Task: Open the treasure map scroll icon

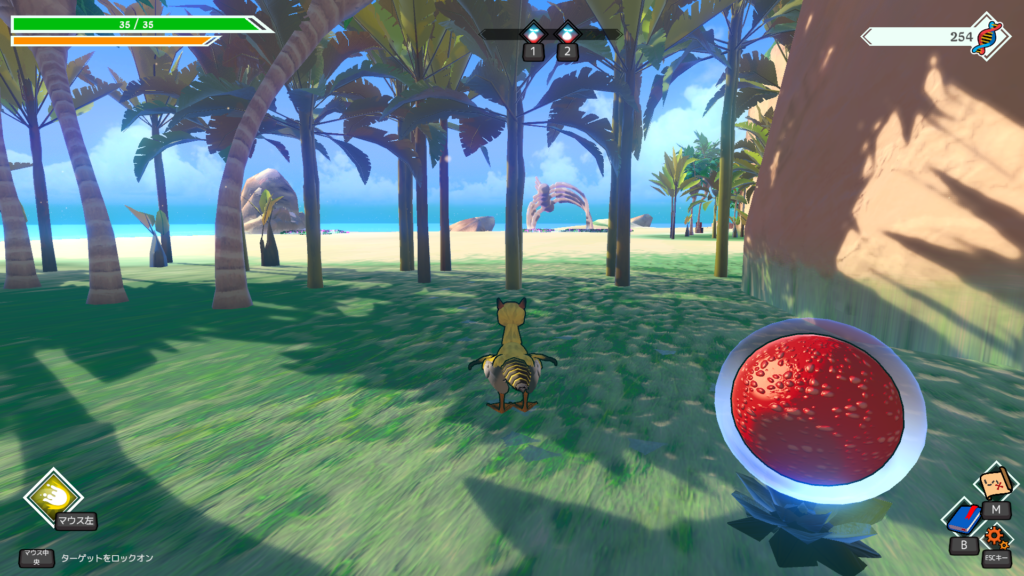Action: [995, 483]
